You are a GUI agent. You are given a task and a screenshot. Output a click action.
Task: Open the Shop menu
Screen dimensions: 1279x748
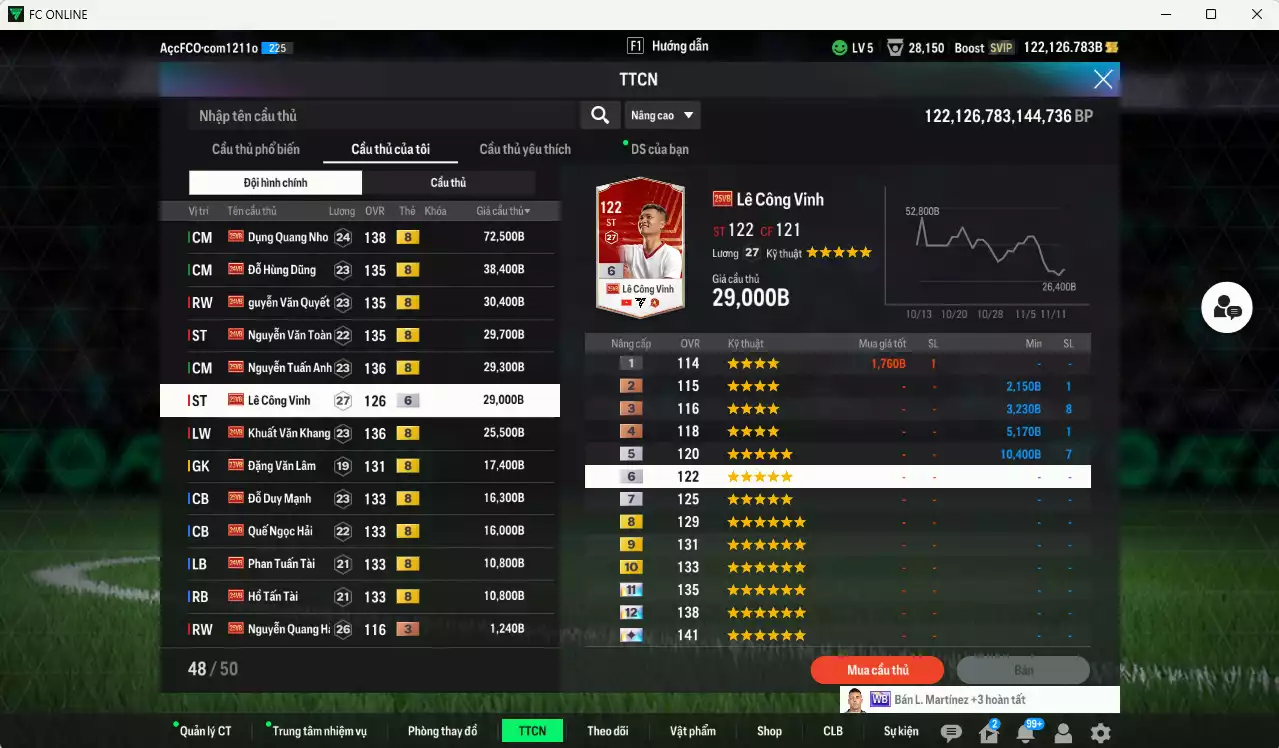pos(769,731)
